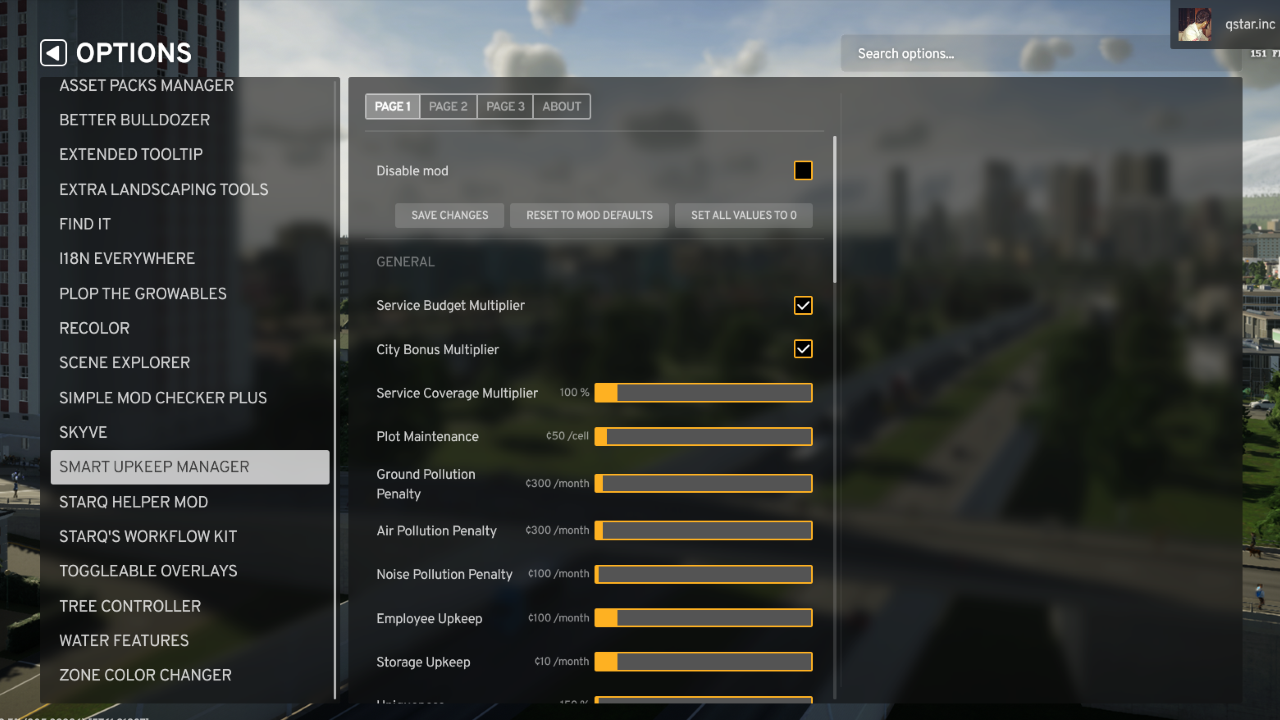Adjust the Service Coverage Multiplier slider
The image size is (1280, 720).
click(x=703, y=392)
